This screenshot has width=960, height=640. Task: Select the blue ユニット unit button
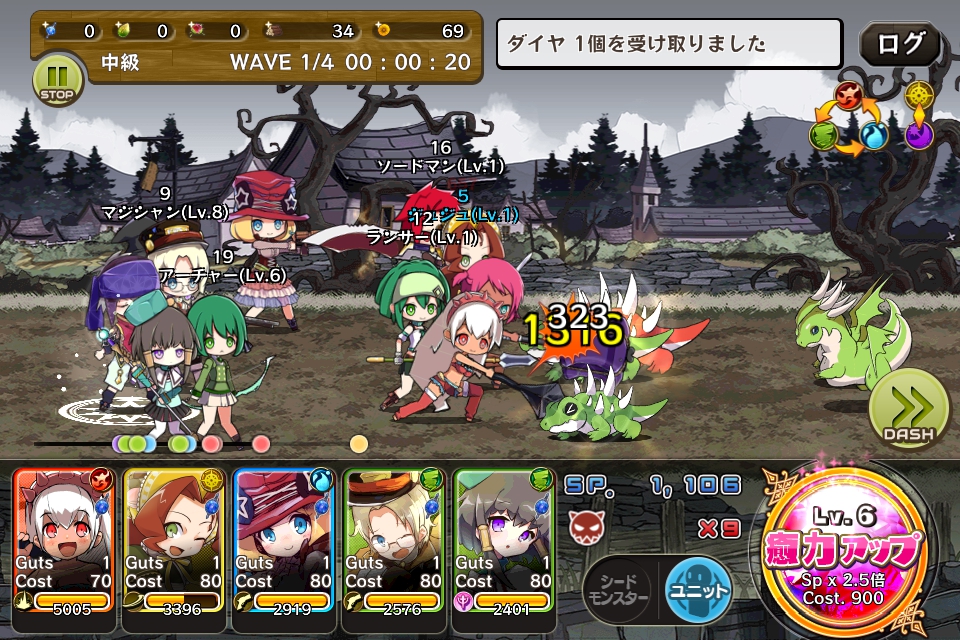[x=699, y=590]
